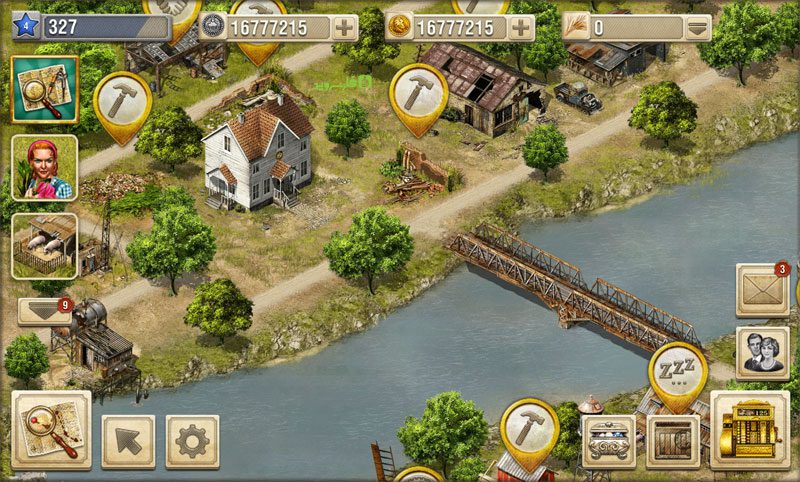The image size is (800, 482).
Task: Activate the cursor arrow selection tool
Action: (128, 441)
